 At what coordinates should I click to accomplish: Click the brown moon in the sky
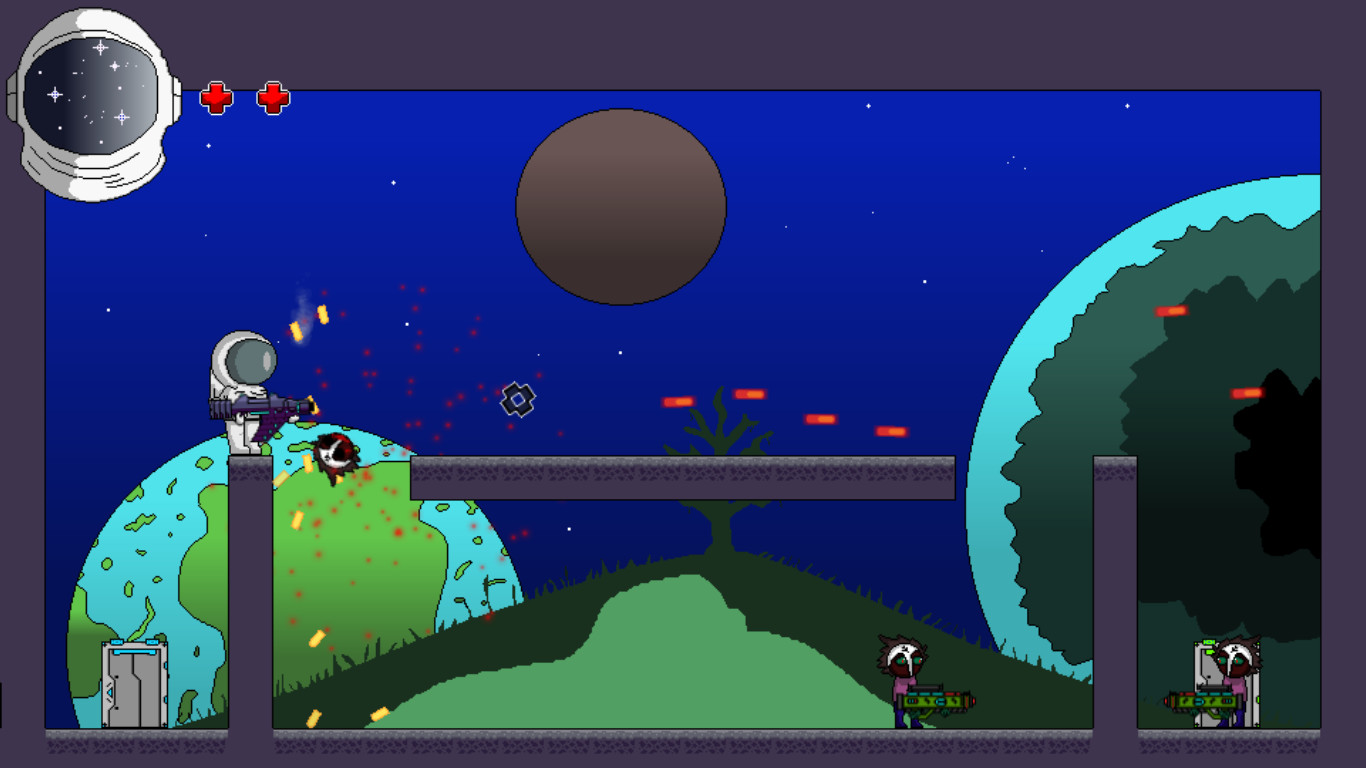tap(621, 207)
